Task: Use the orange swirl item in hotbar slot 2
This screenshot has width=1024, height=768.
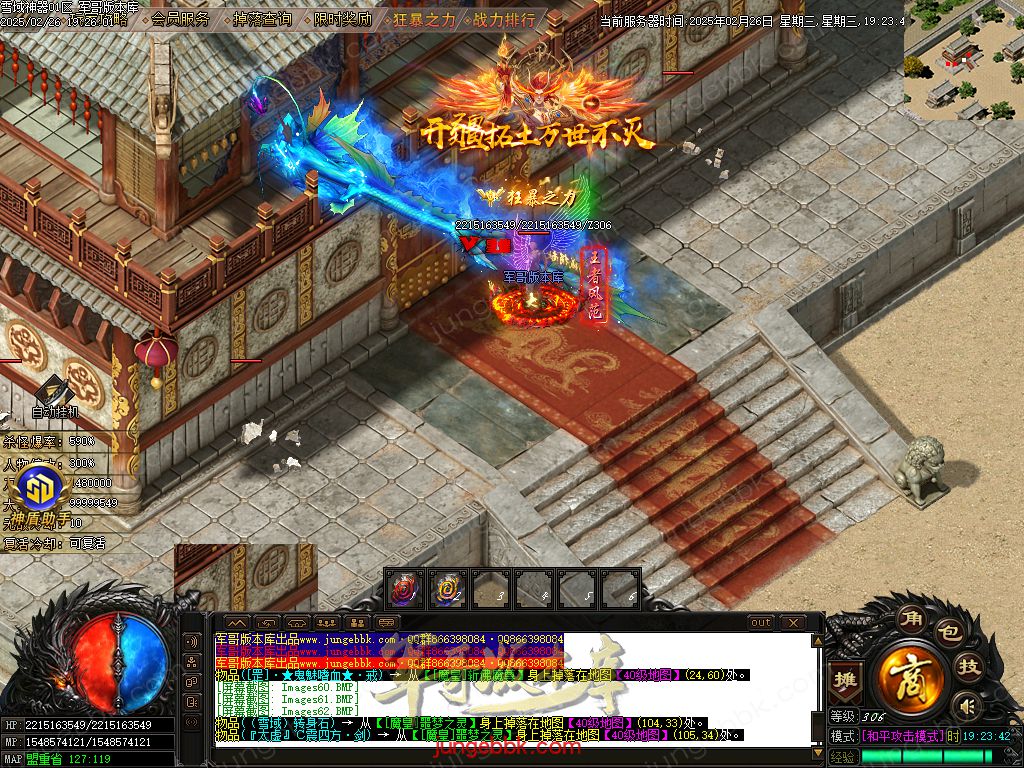Action: coord(447,589)
